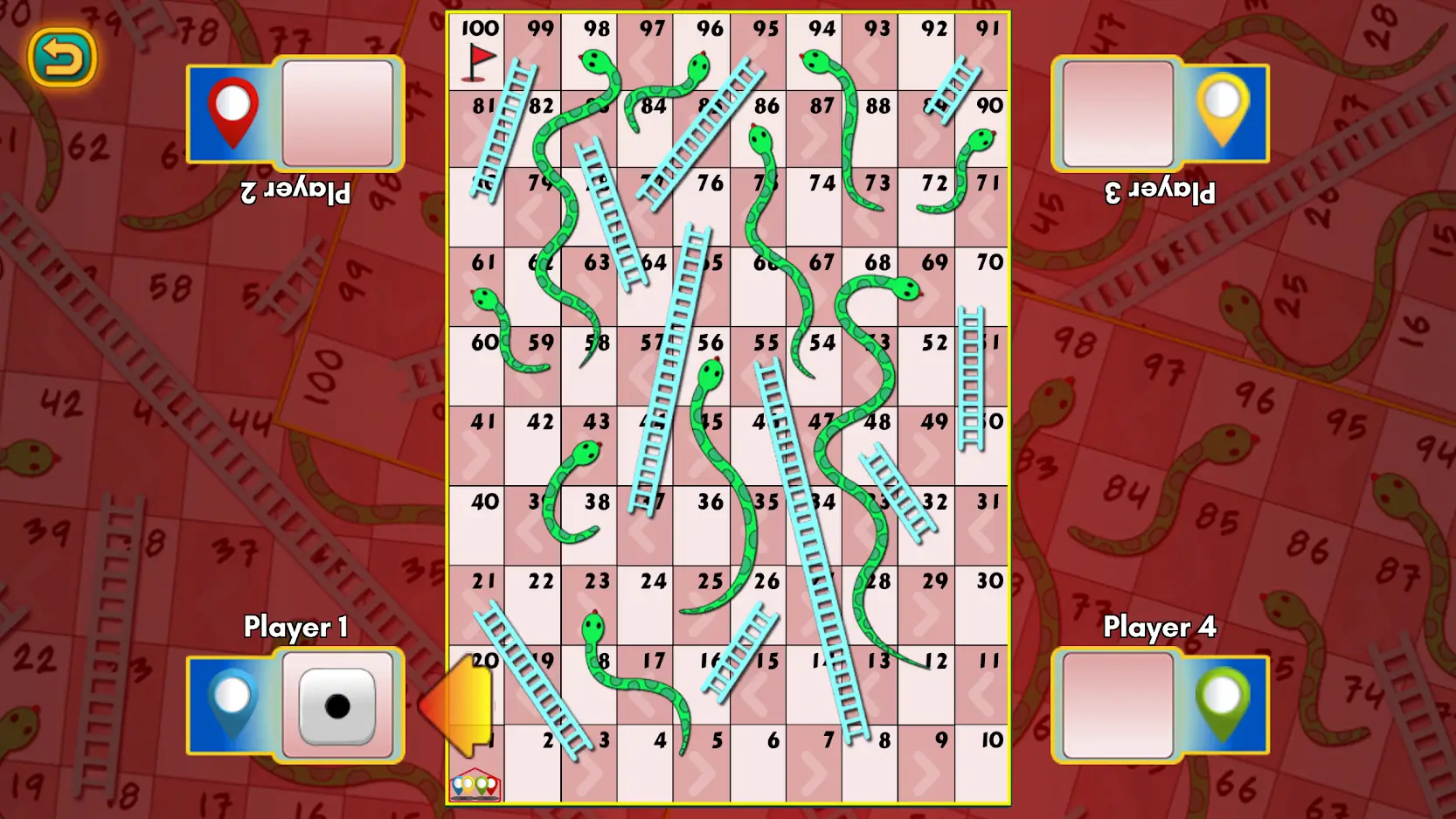Tap the back arrow button
The image size is (1456, 819).
[x=63, y=55]
